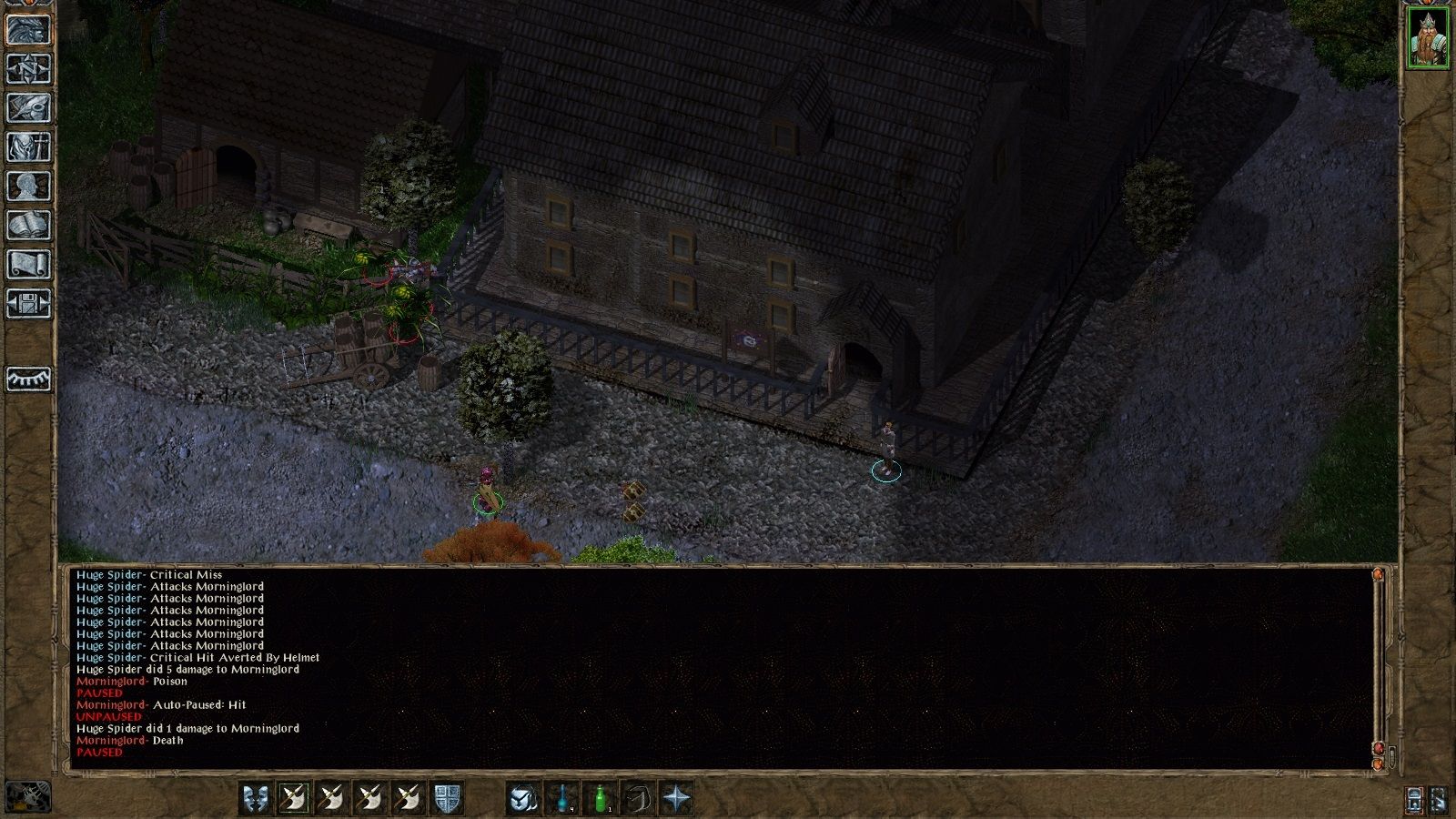1456x819 pixels.
Task: Open the Journal with the quill icon
Action: (27, 109)
